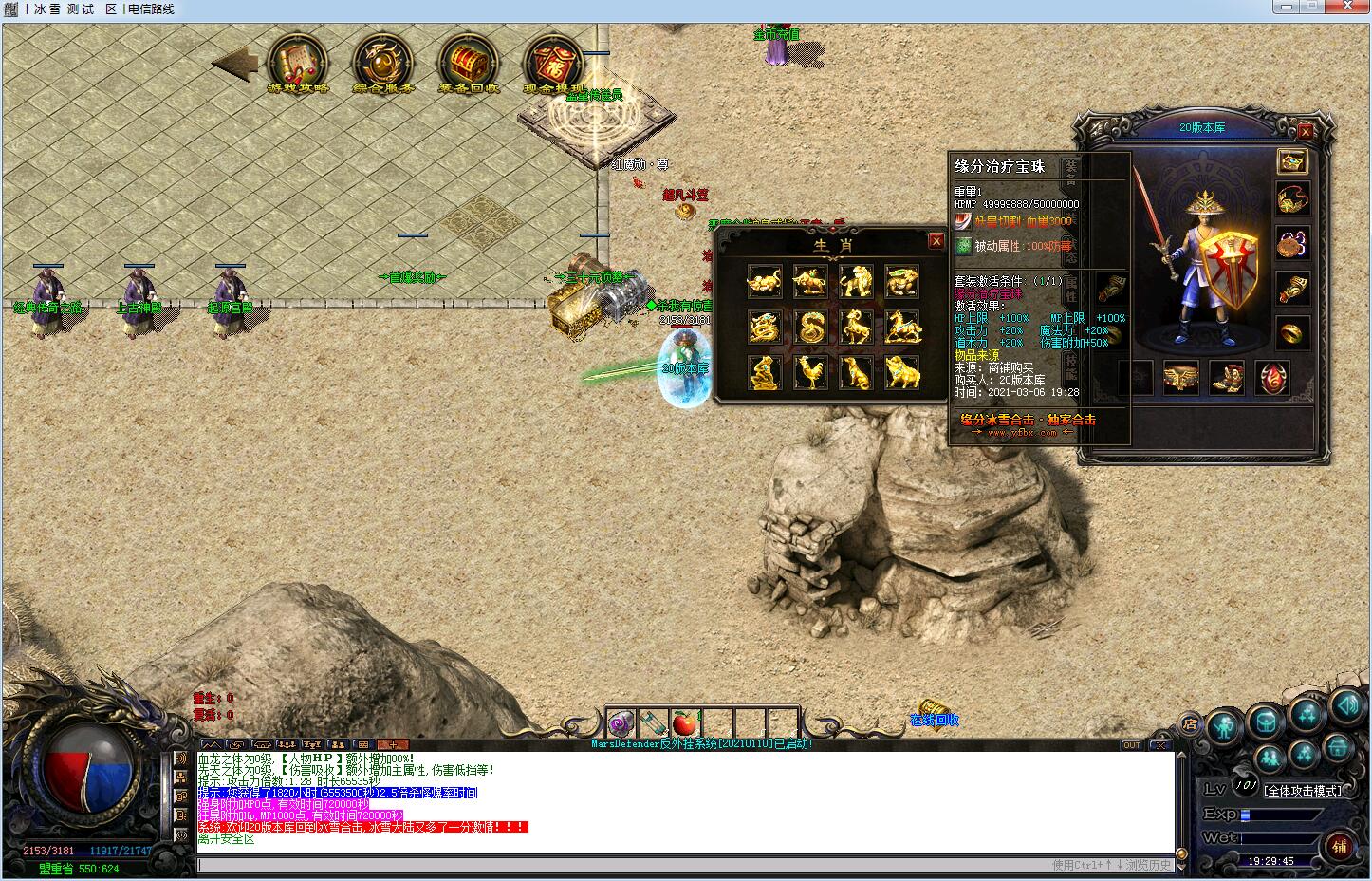
Task: Select the golden snake zodiac slot
Action: tap(809, 327)
